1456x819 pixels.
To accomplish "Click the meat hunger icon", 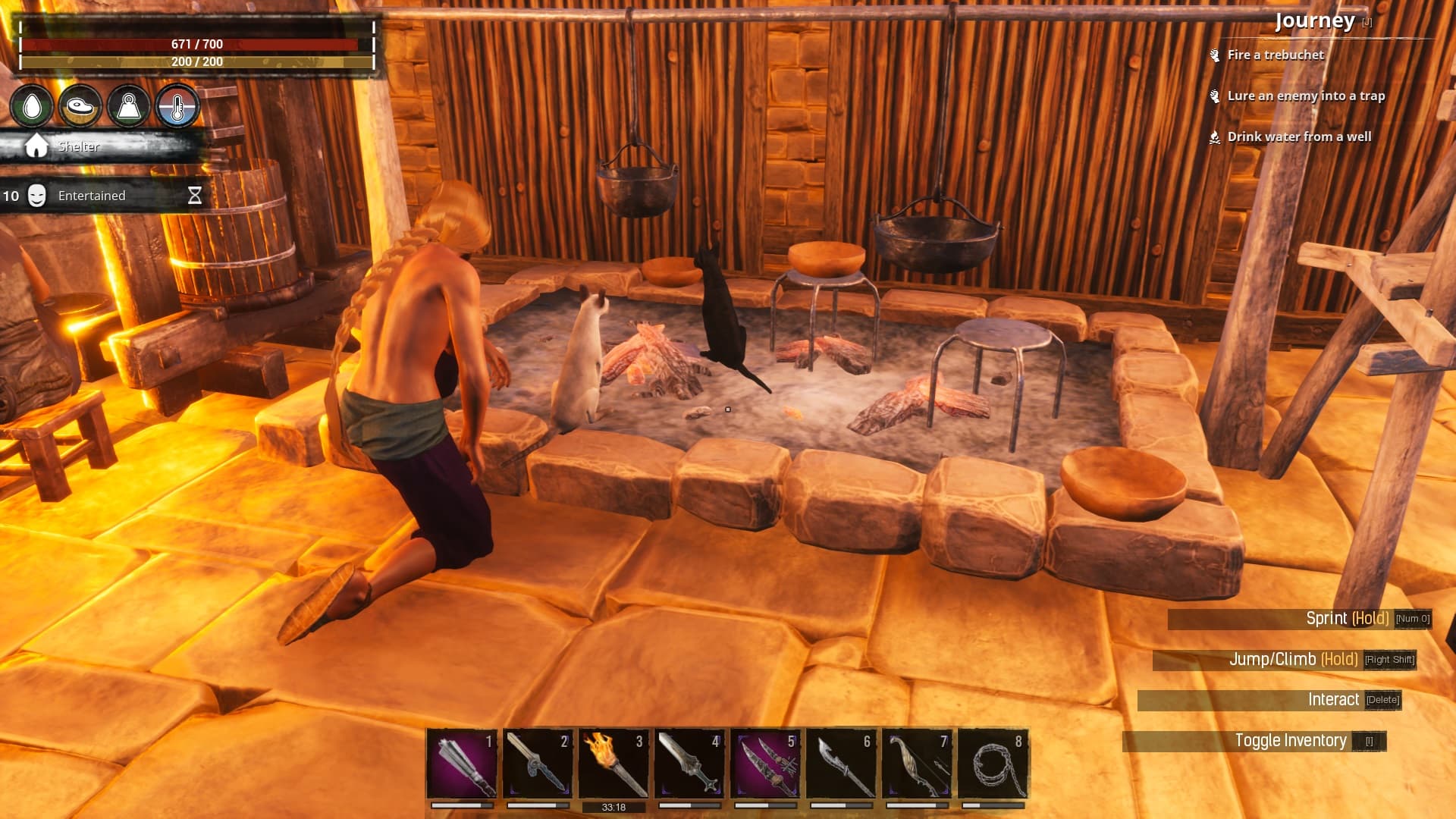I will tap(80, 106).
